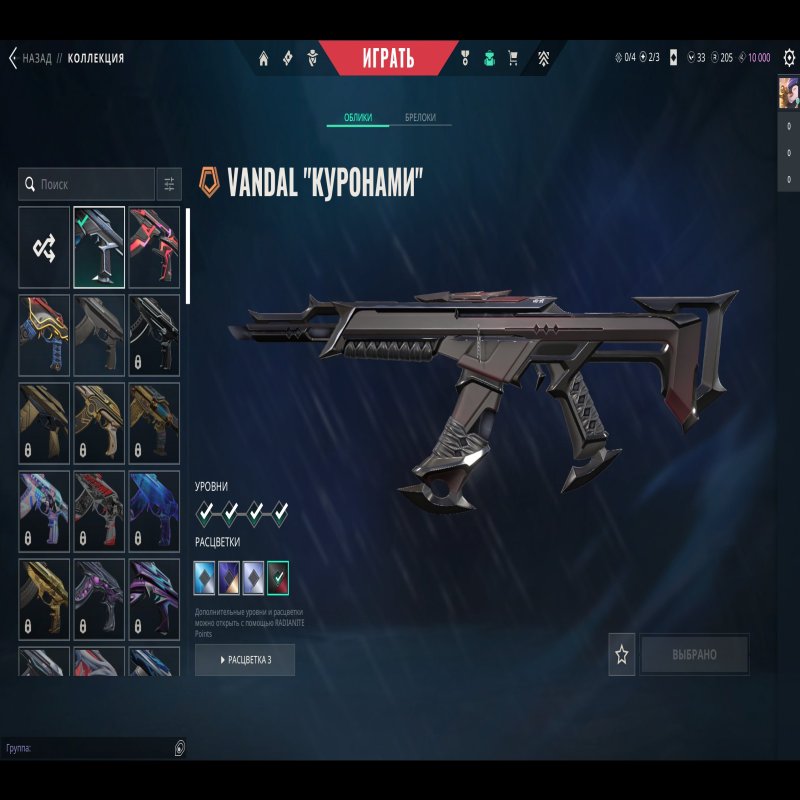
Task: Mark the skin as favorite with the star
Action: coord(622,655)
